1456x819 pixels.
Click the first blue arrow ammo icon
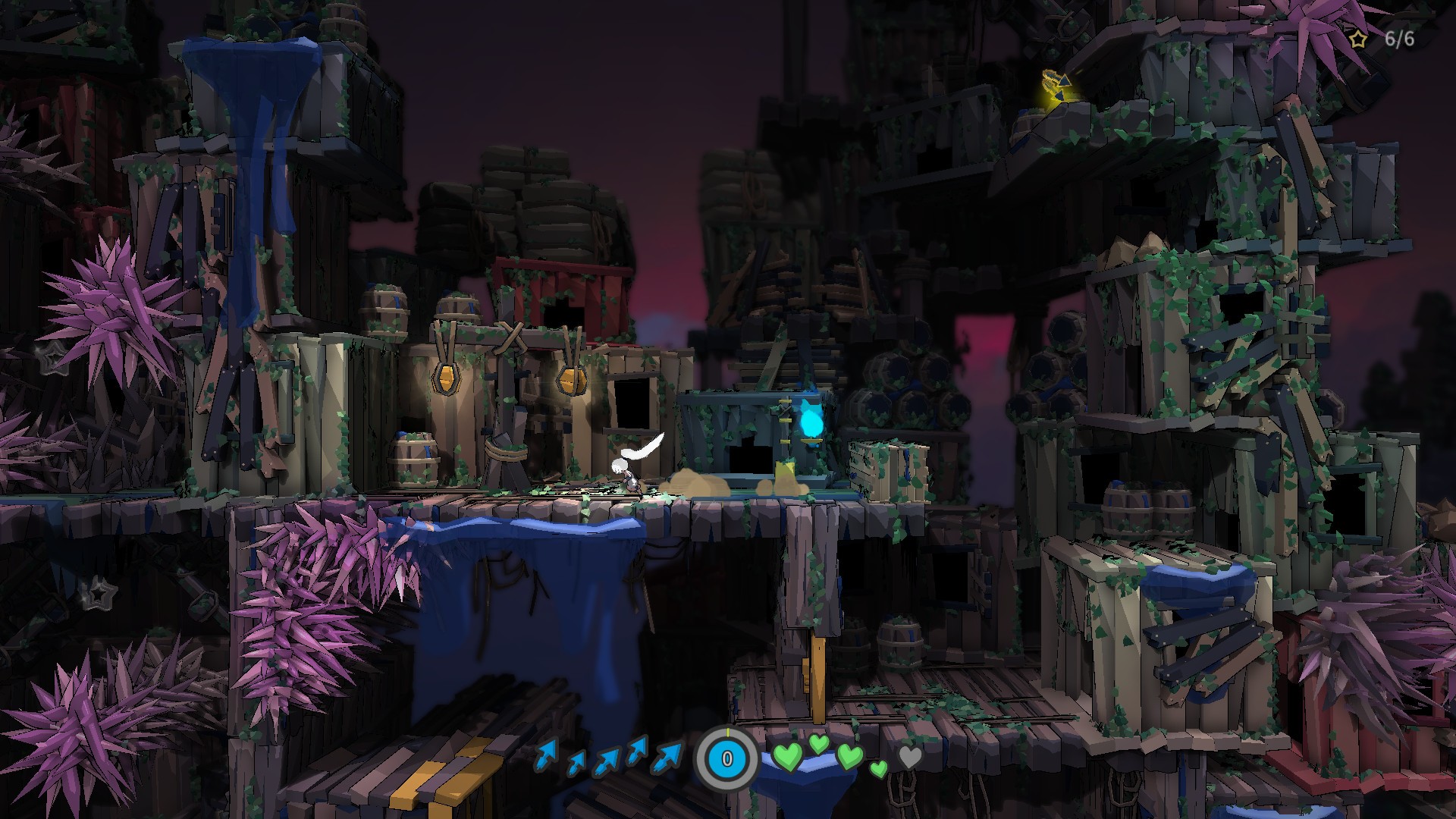[546, 755]
